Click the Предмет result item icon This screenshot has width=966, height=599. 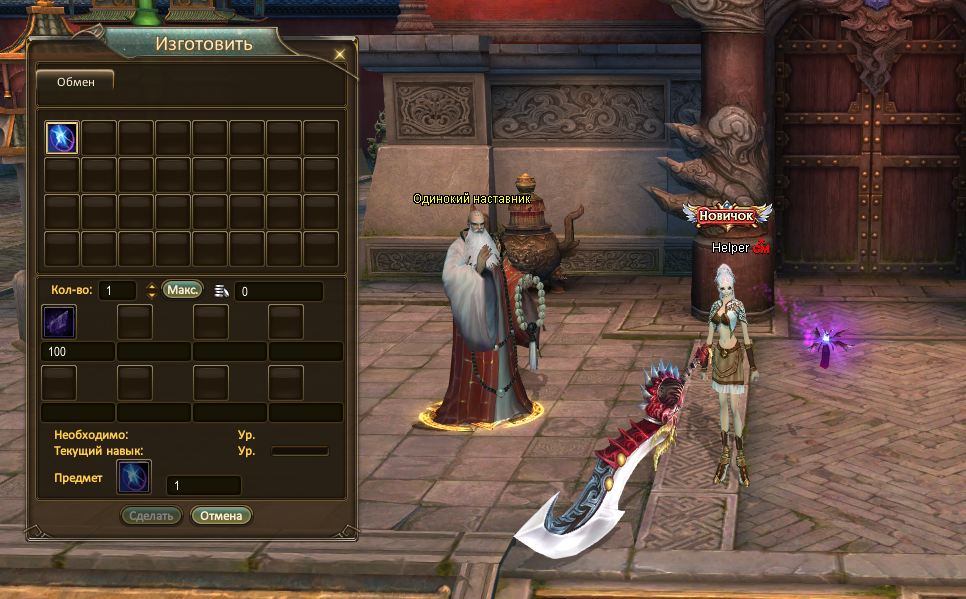134,478
